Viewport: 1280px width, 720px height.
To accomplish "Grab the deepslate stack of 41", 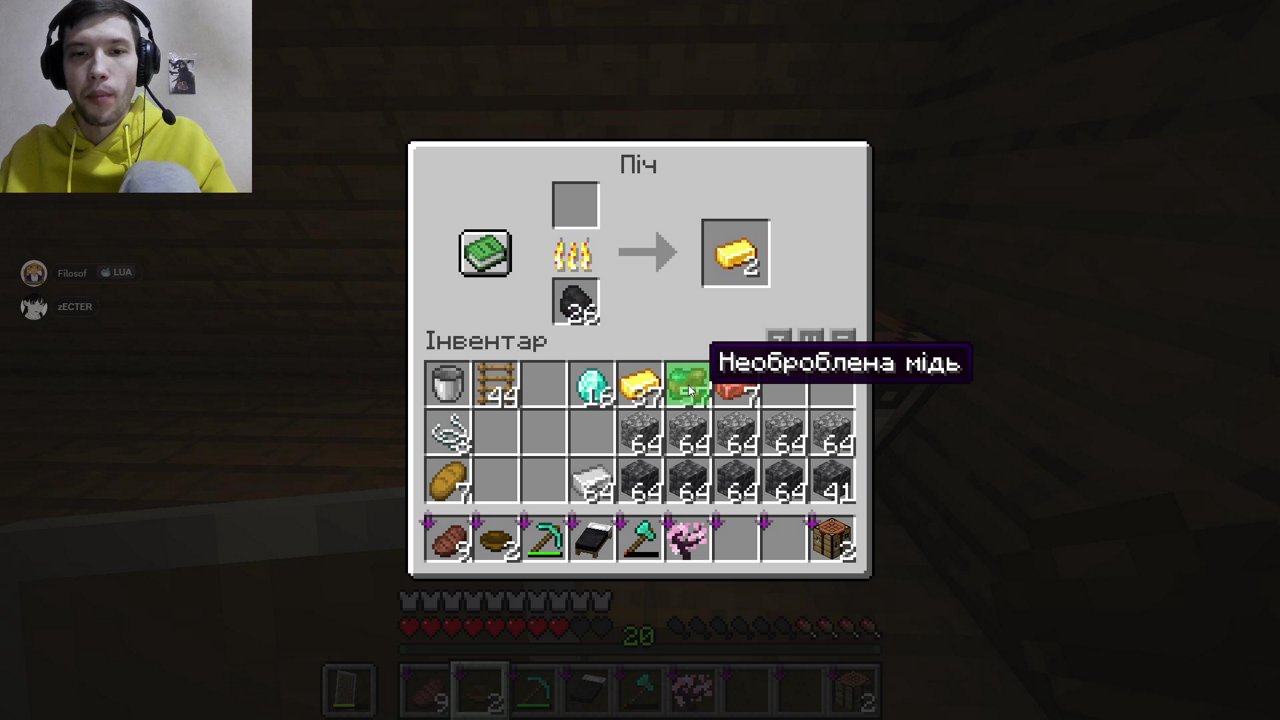I will 832,481.
